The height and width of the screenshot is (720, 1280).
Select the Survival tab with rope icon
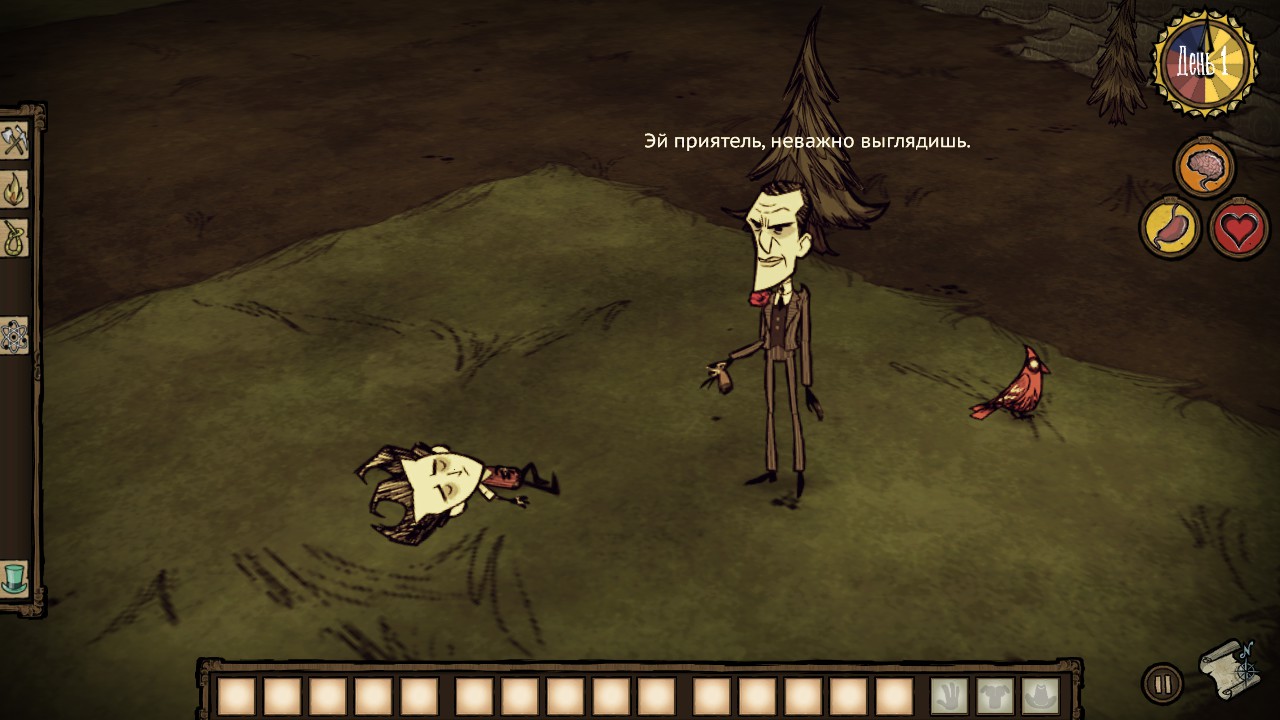coord(14,238)
